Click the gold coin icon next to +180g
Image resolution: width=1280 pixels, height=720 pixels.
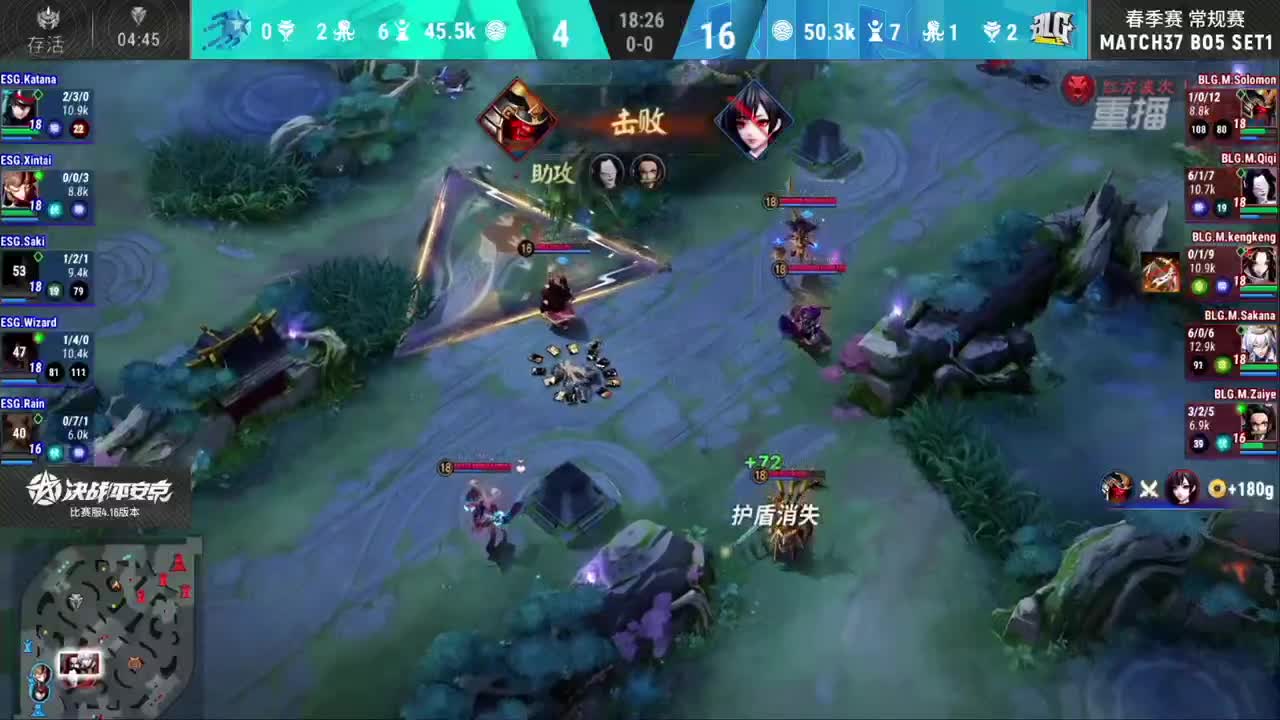click(x=1218, y=490)
